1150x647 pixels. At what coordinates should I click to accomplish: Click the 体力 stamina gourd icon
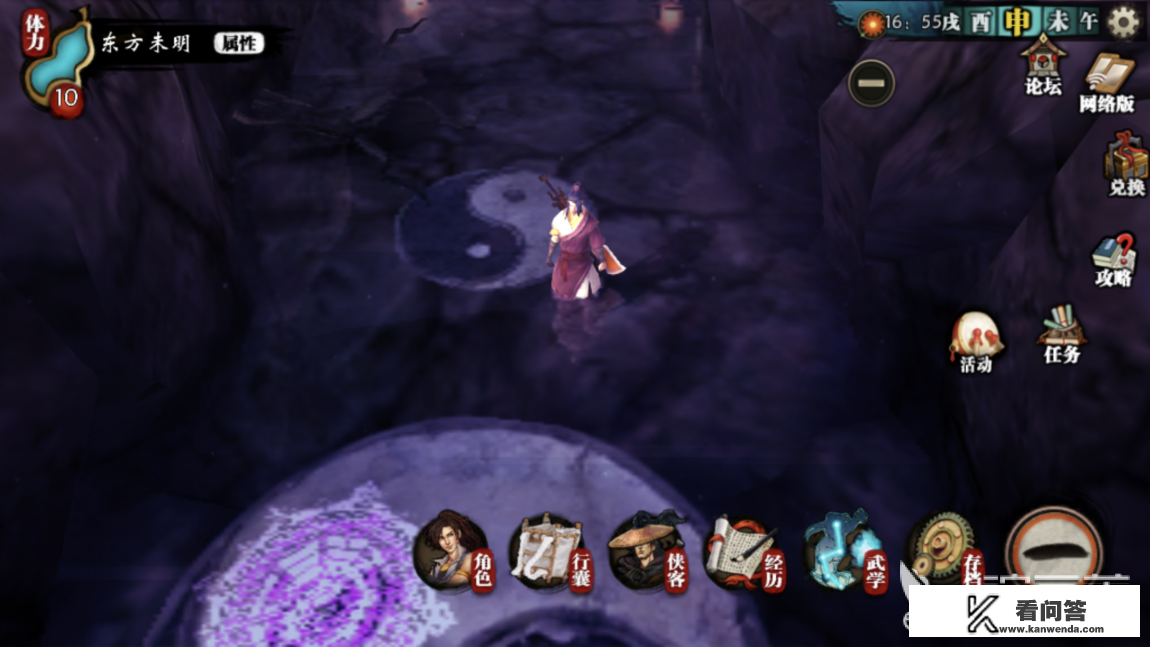pyautogui.click(x=53, y=63)
